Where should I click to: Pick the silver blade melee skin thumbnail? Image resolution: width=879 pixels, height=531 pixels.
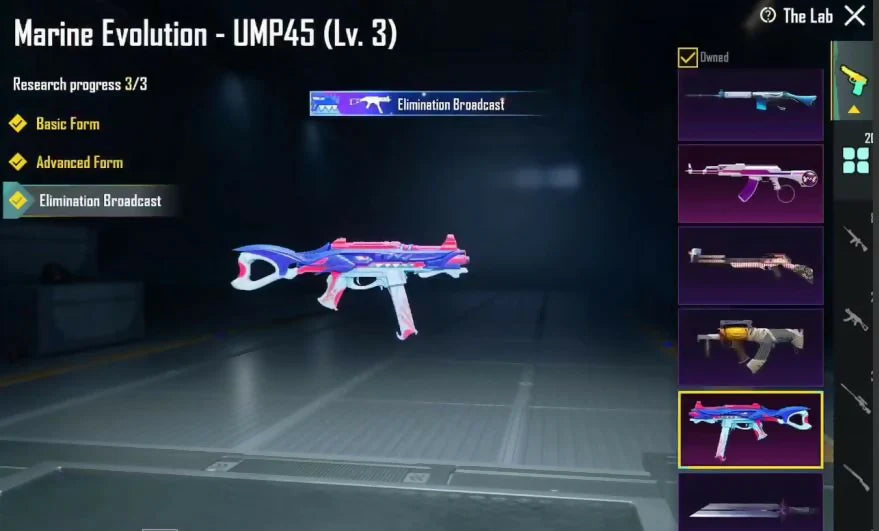pyautogui.click(x=750, y=504)
